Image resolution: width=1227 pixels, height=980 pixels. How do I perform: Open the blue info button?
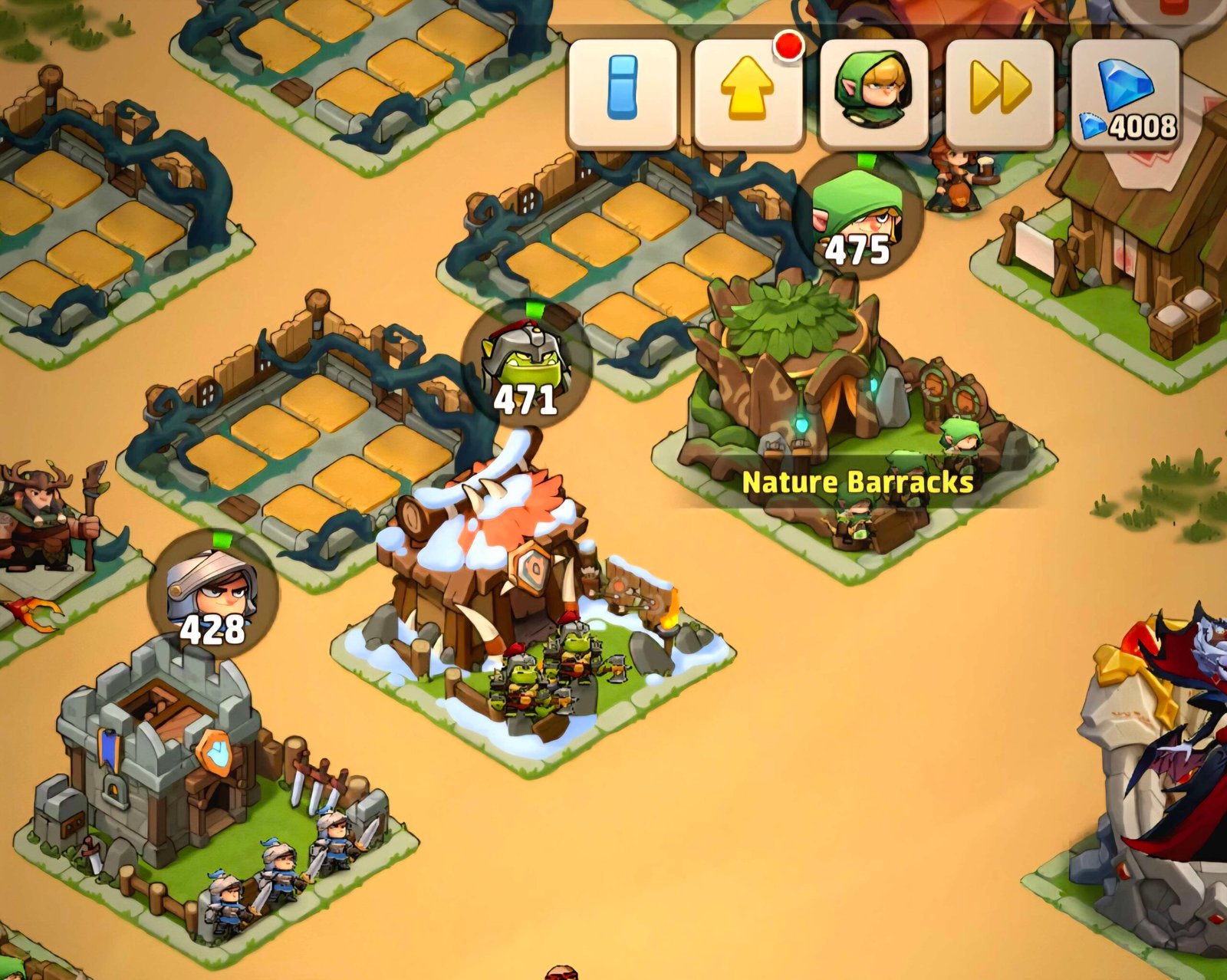(622, 94)
